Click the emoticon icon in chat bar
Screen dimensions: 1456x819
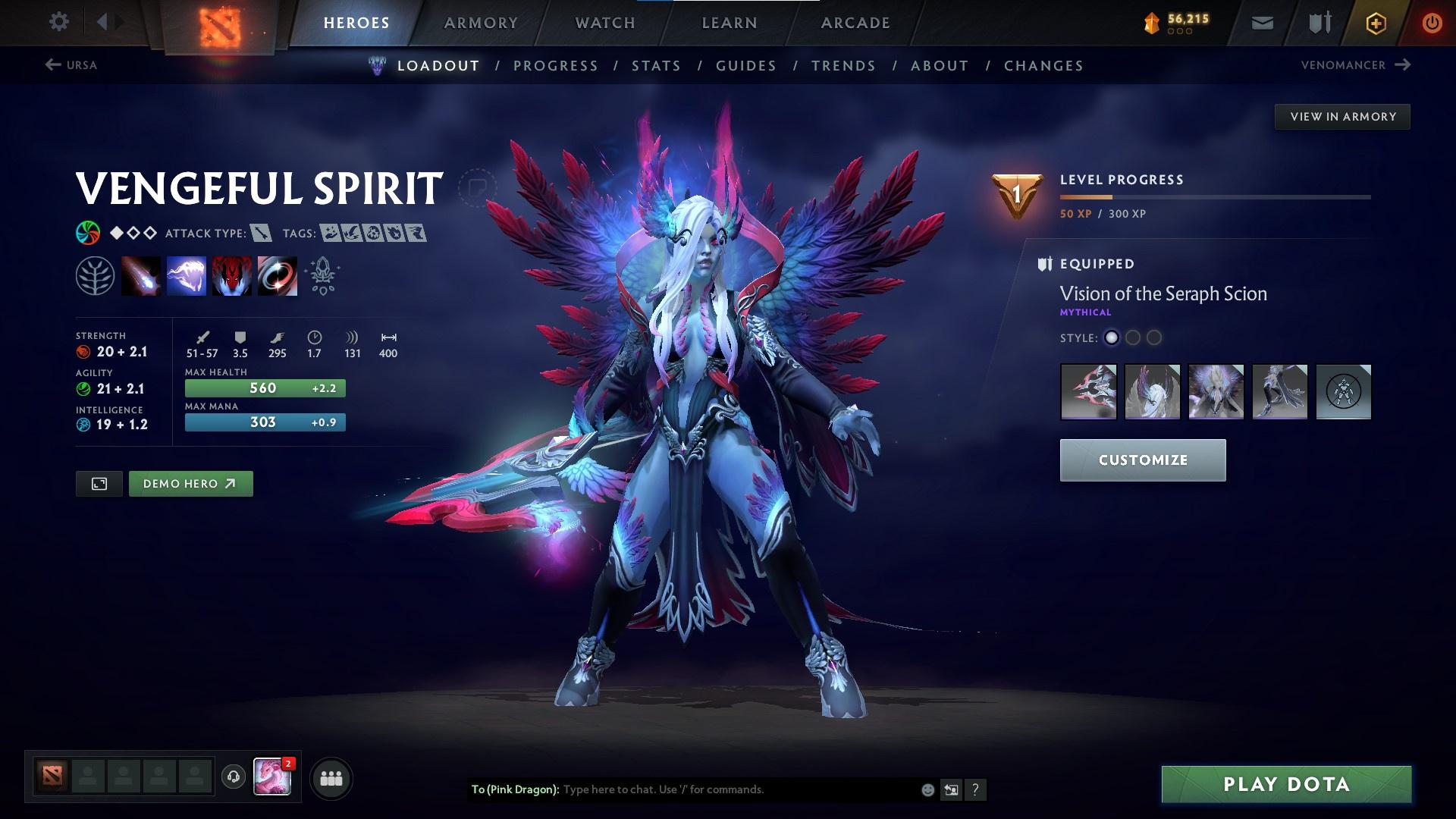point(927,789)
